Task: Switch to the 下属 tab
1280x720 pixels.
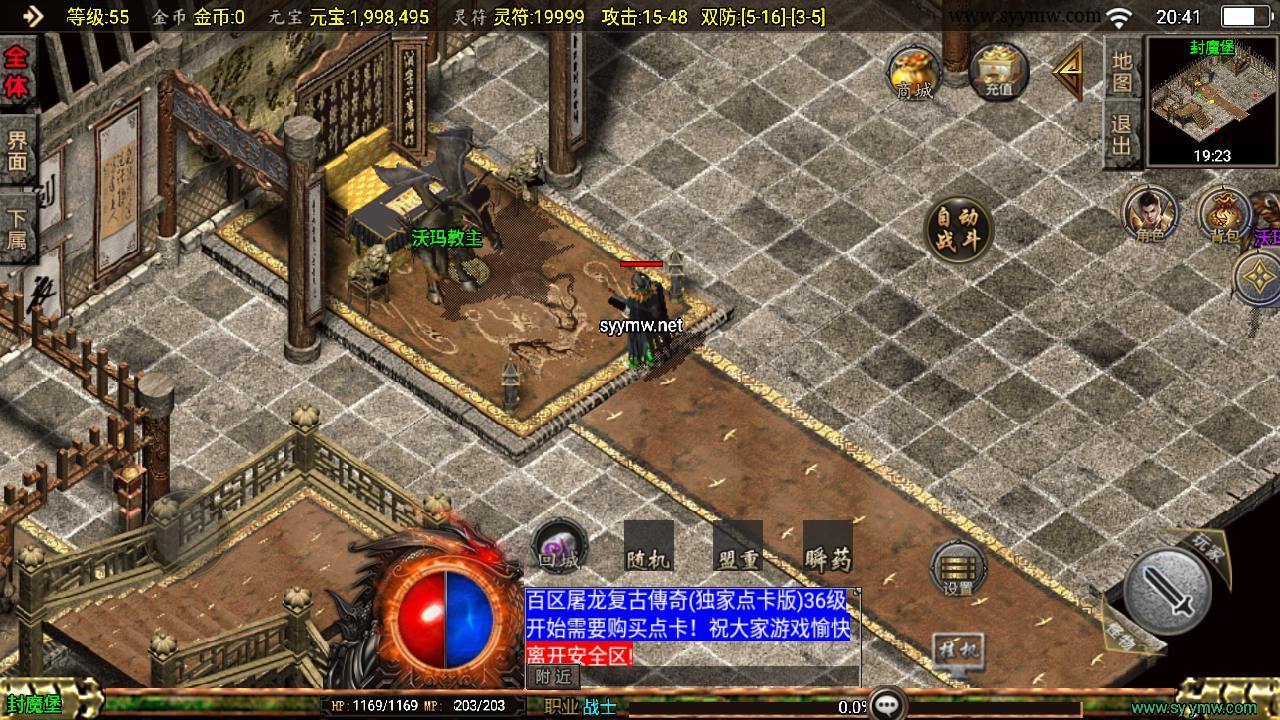Action: (17, 229)
